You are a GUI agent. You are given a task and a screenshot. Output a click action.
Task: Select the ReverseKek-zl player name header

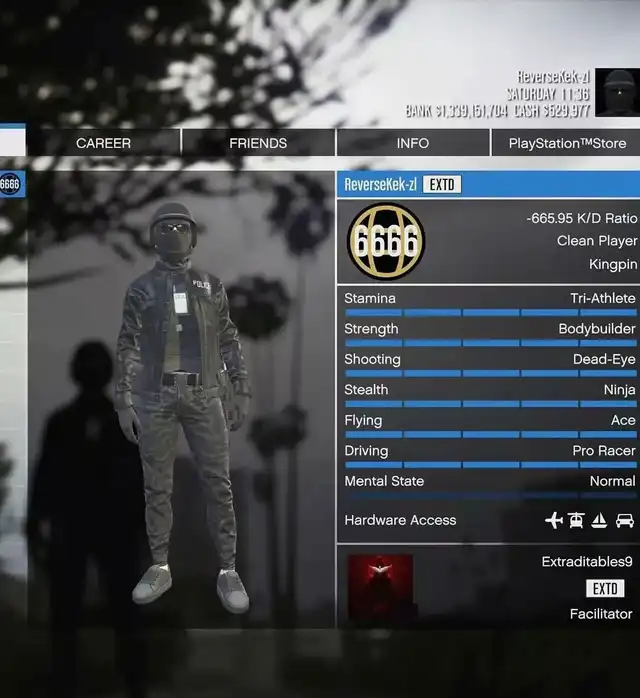(x=380, y=184)
